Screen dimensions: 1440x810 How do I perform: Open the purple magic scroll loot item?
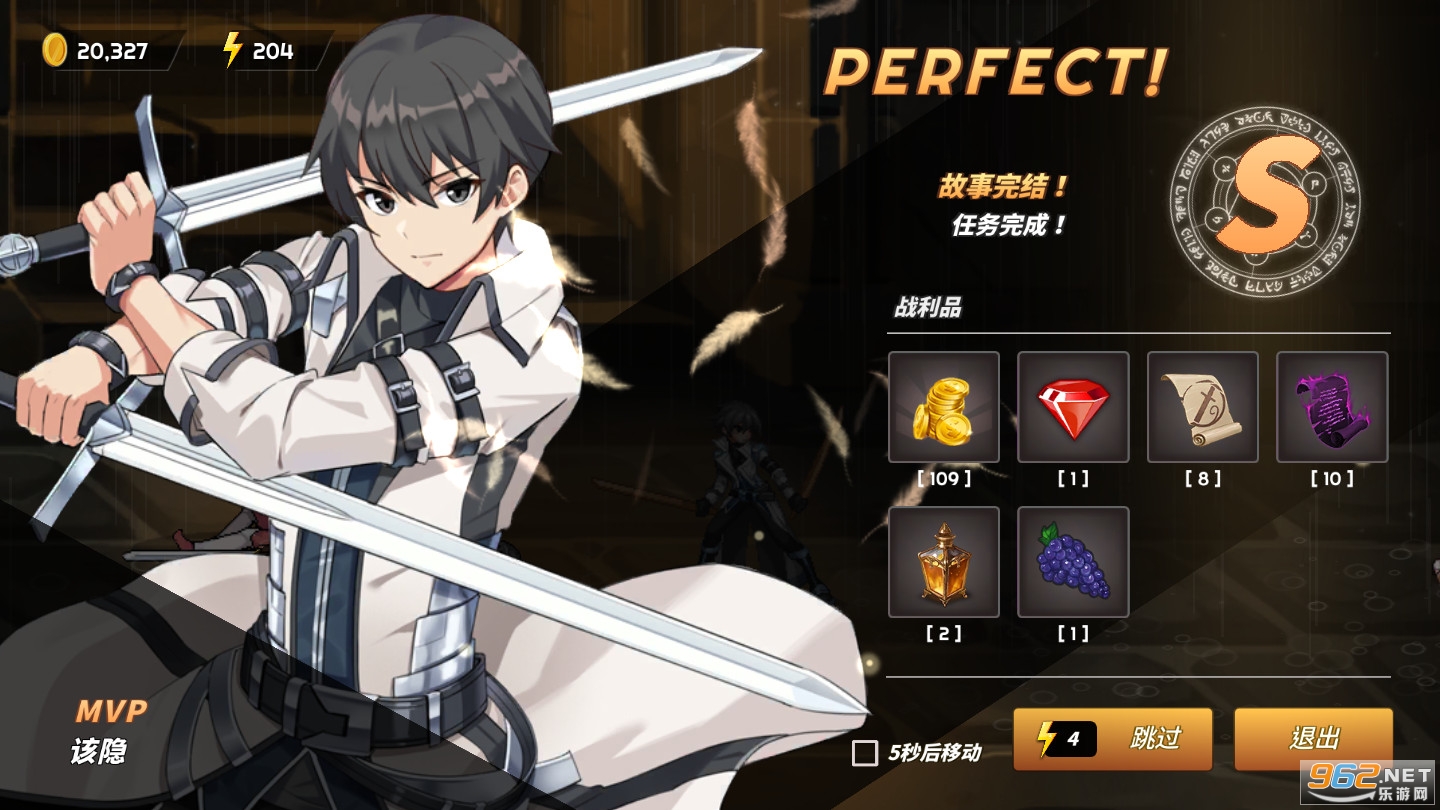pyautogui.click(x=1331, y=407)
